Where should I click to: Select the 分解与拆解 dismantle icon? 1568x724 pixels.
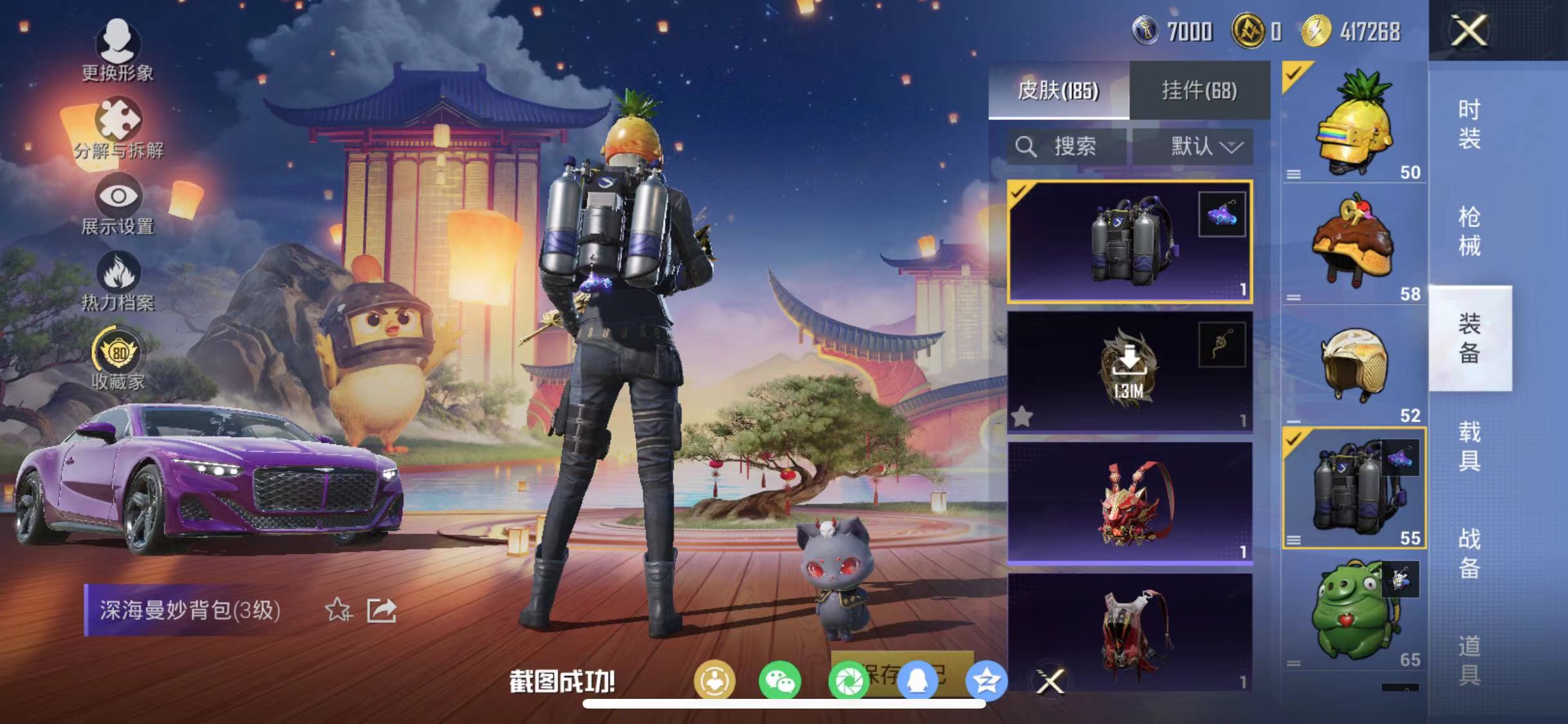[118, 121]
